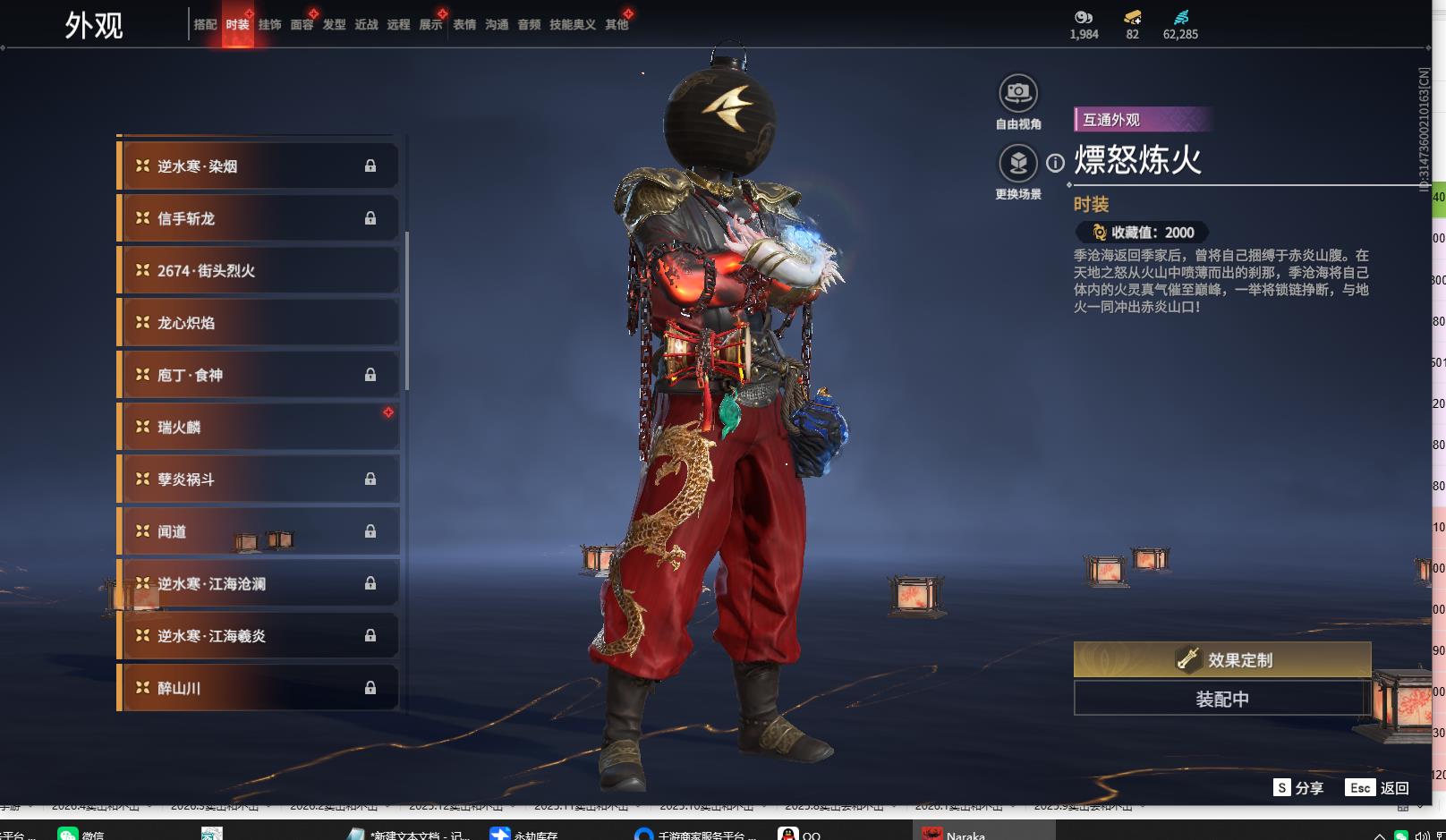This screenshot has height=840, width=1446.
Task: Select 2674·街头烈火 from the outfit list
Action: [x=258, y=271]
